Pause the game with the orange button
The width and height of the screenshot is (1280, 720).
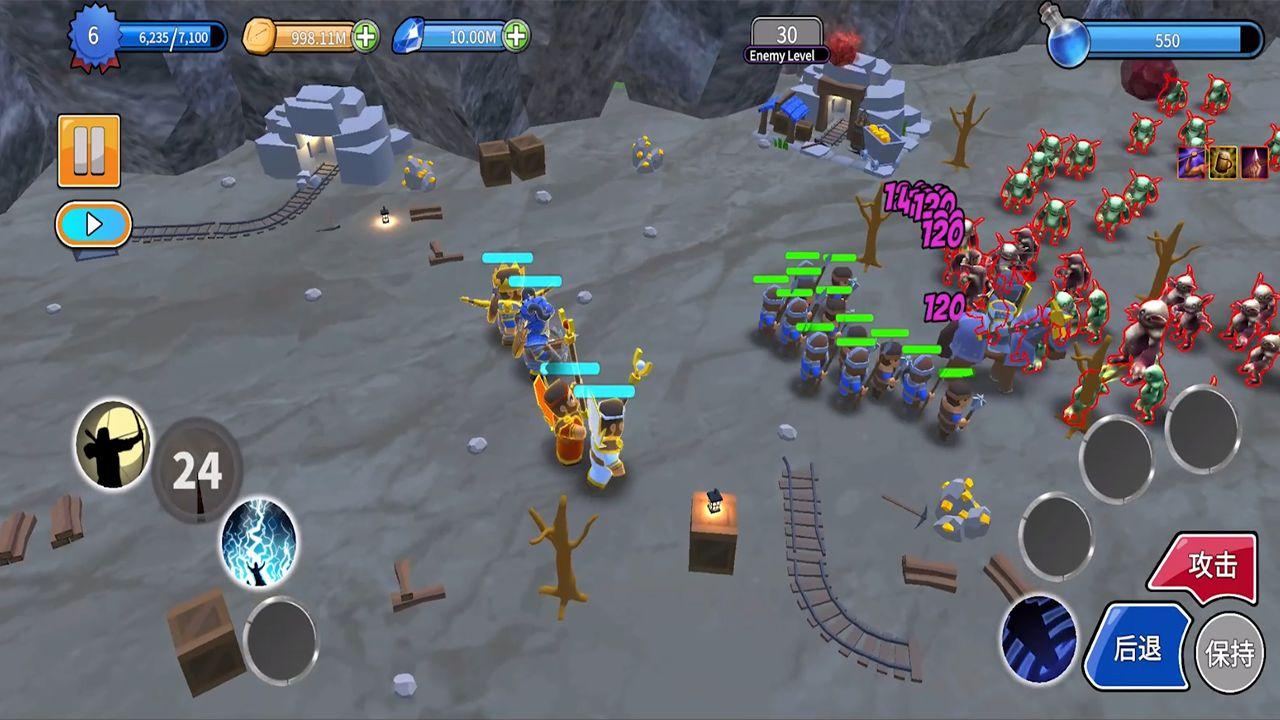click(x=89, y=151)
